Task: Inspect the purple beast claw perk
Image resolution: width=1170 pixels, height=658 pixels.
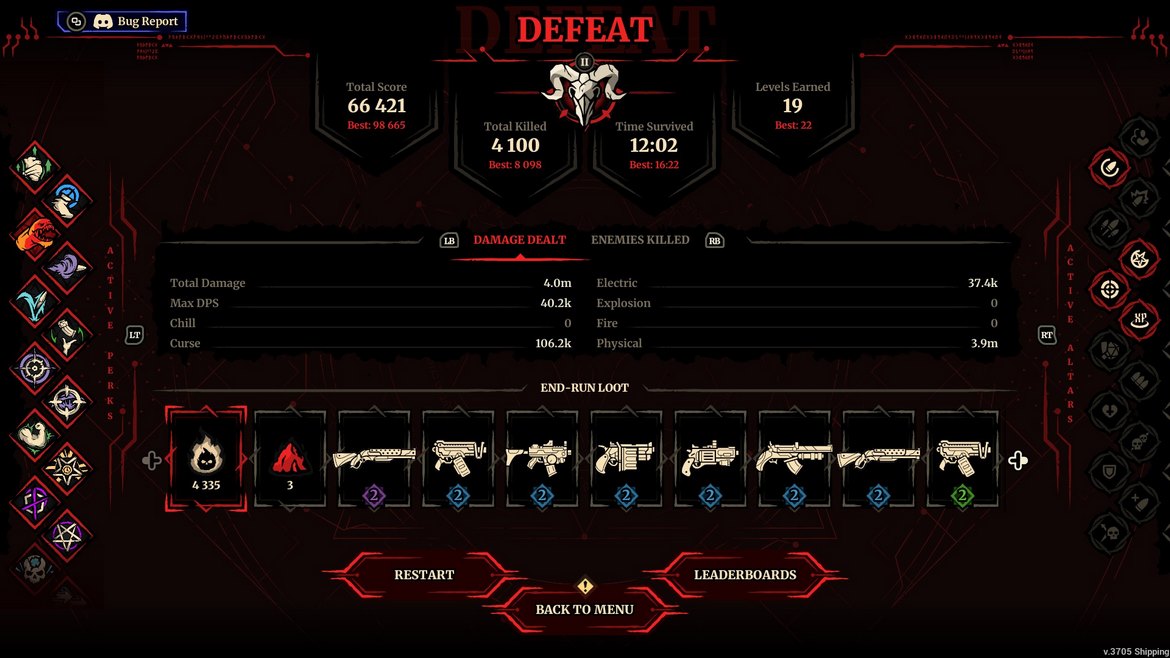Action: [68, 266]
